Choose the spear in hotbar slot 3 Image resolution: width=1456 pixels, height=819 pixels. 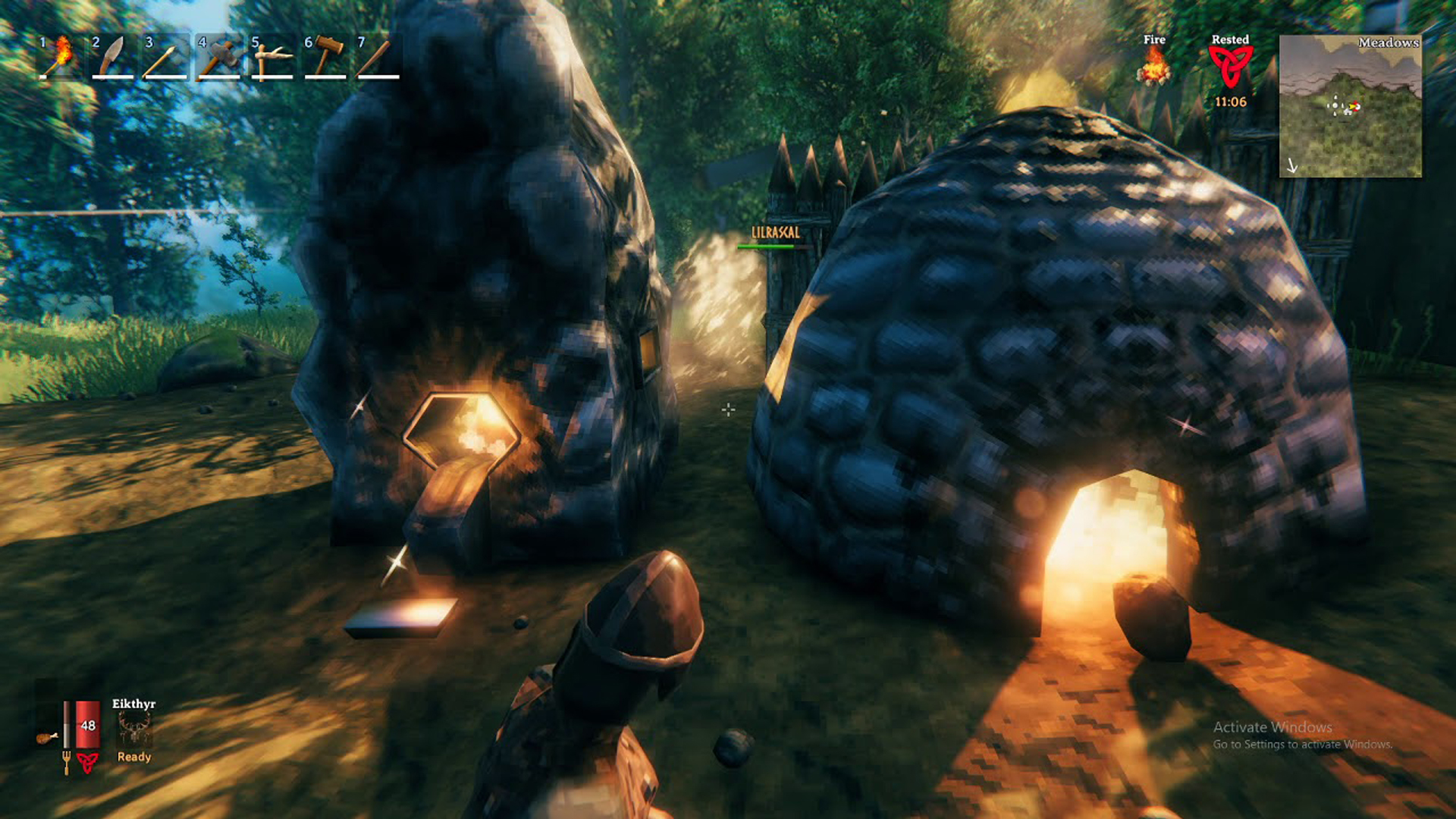pos(165,57)
